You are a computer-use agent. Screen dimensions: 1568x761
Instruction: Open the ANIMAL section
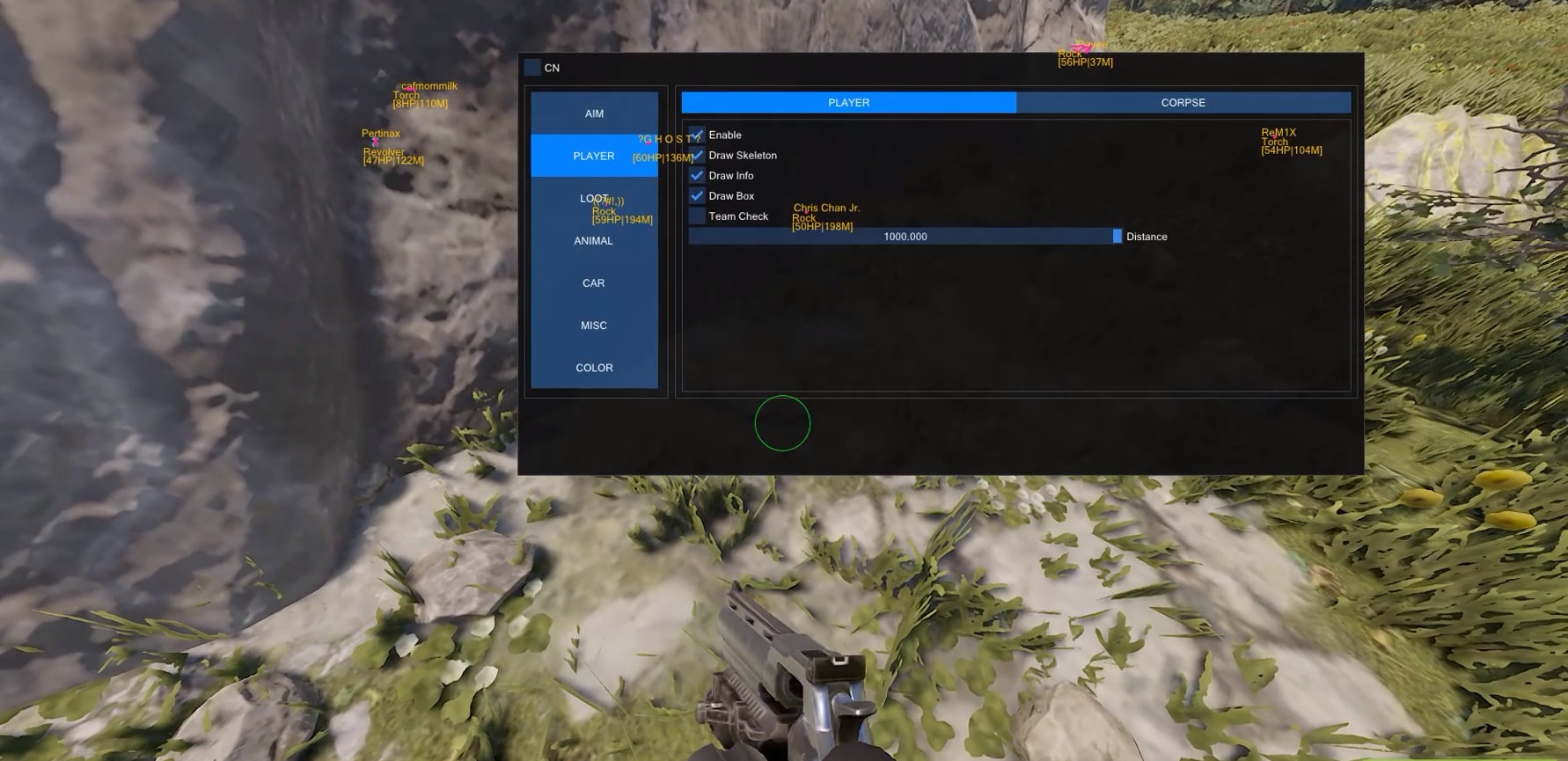pos(594,240)
